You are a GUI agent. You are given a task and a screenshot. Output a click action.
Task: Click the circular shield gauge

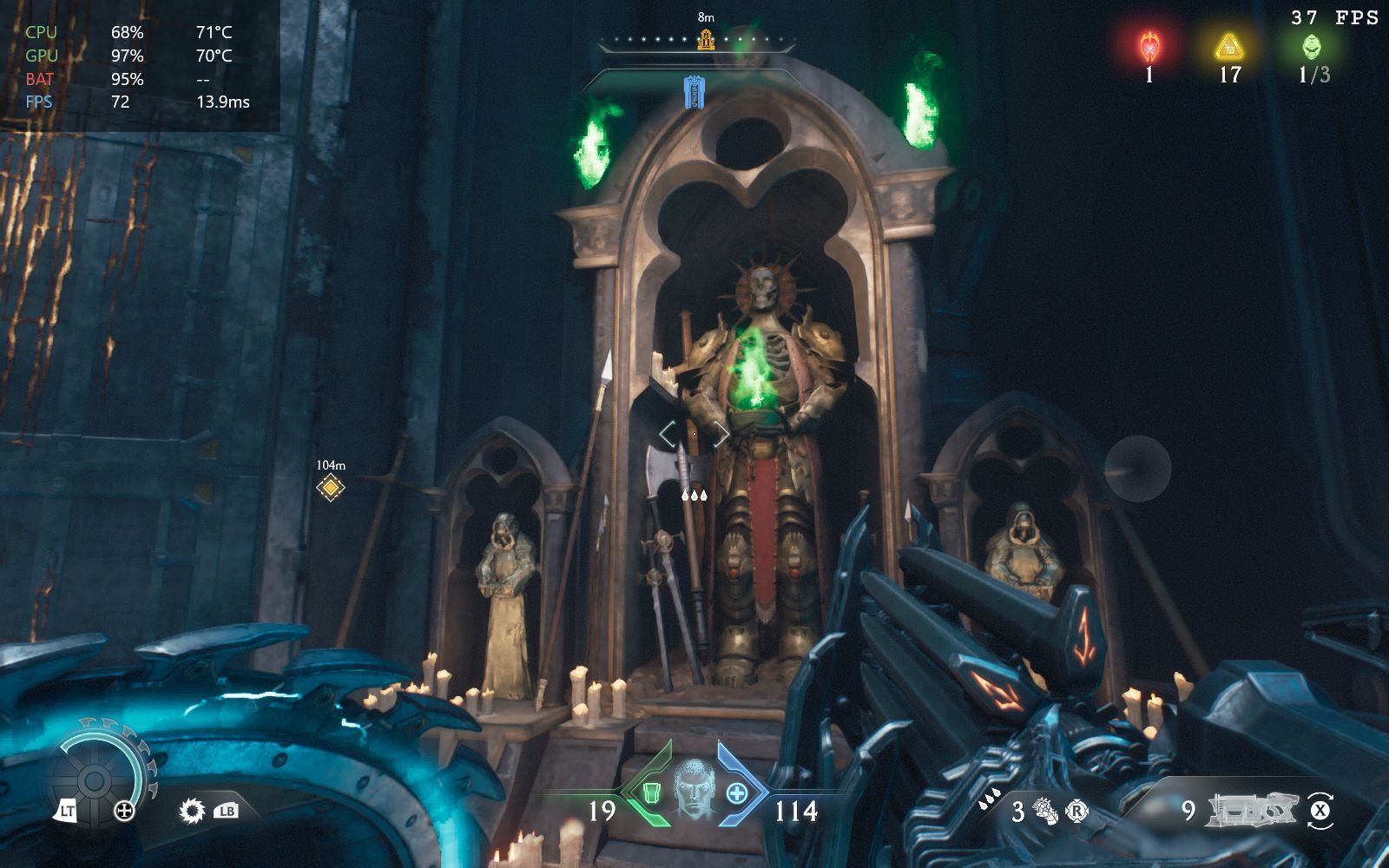pyautogui.click(x=95, y=778)
